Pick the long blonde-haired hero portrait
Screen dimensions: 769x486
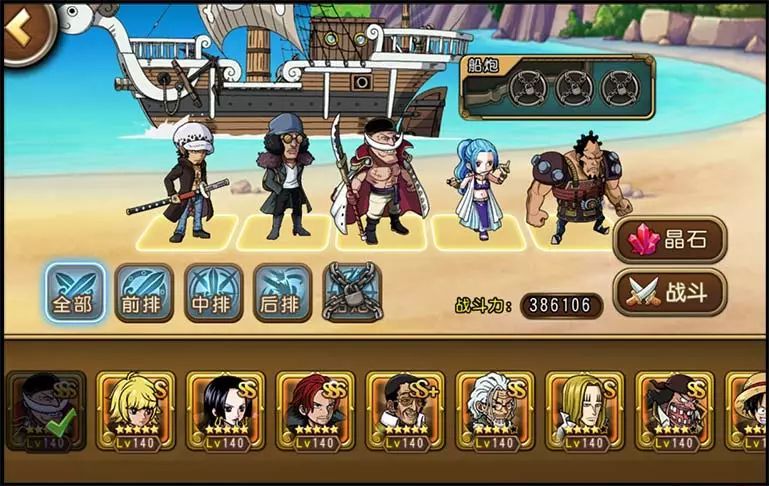click(585, 410)
